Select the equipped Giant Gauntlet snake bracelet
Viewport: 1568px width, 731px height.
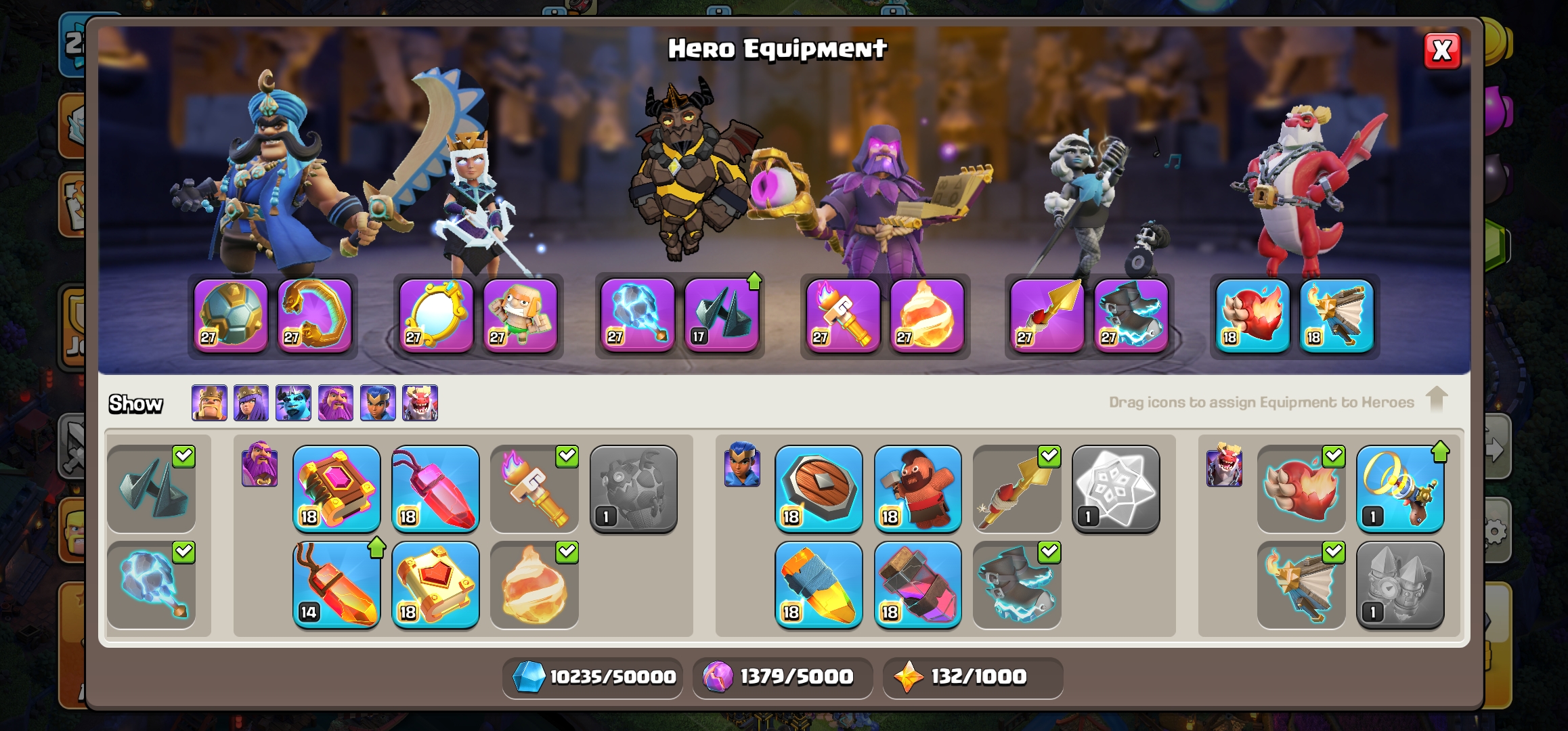[315, 315]
